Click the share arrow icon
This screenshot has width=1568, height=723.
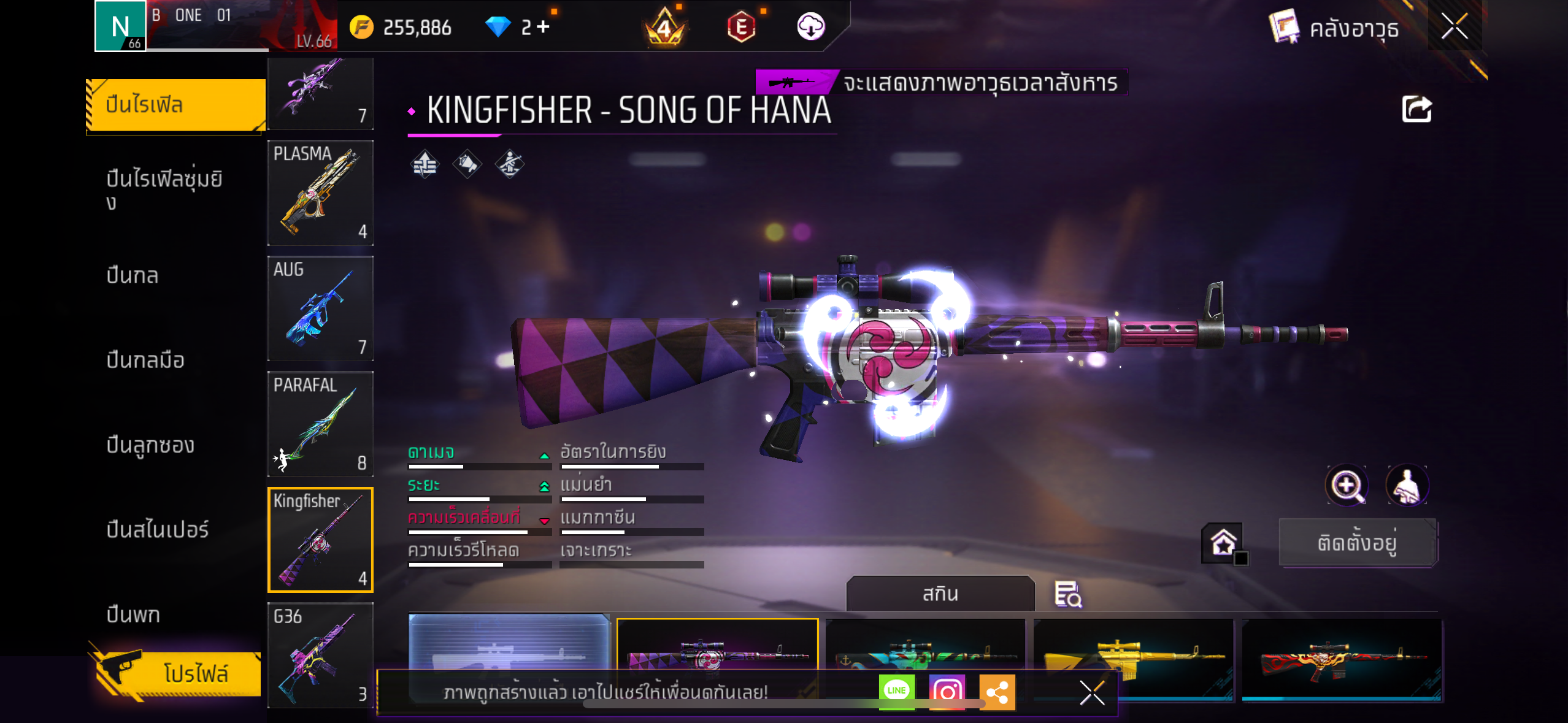click(1416, 110)
